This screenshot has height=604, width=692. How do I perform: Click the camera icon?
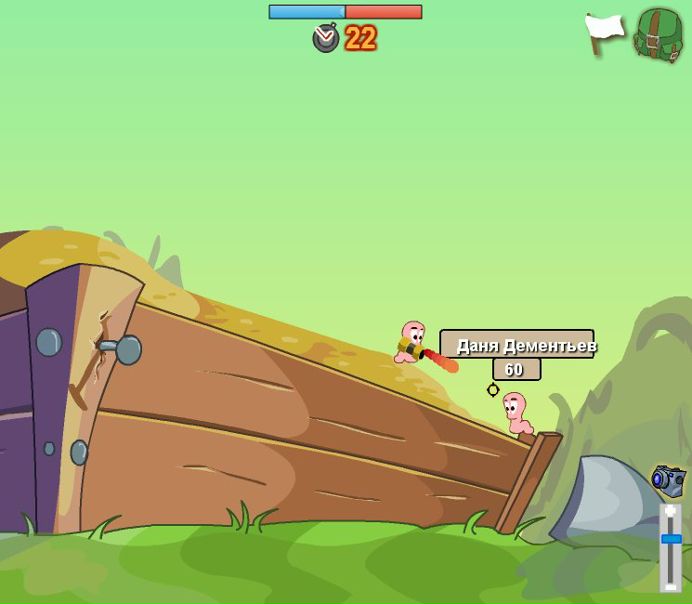point(668,480)
